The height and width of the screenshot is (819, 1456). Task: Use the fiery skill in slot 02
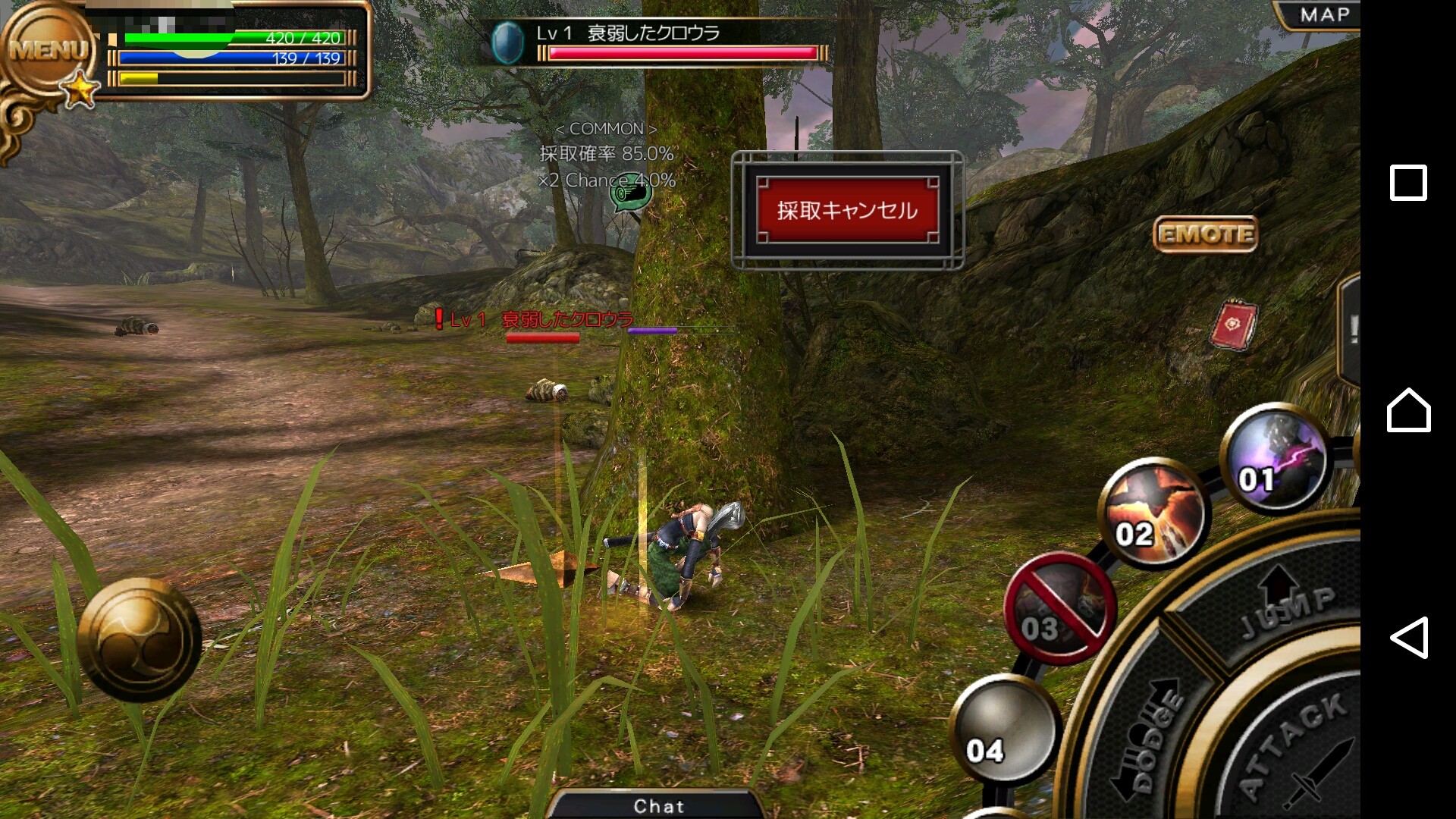(1153, 513)
